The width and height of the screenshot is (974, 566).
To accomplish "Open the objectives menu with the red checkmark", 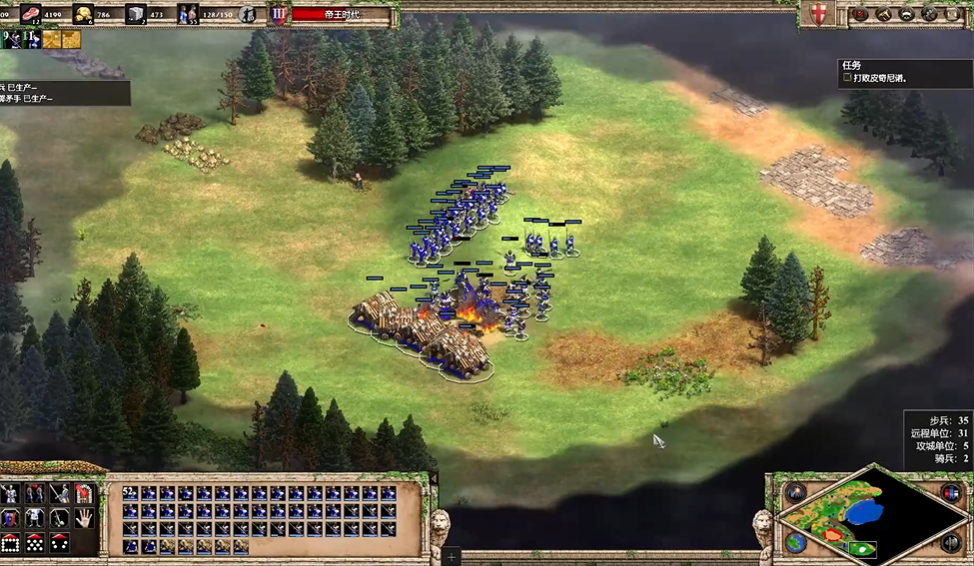I will [x=859, y=14].
